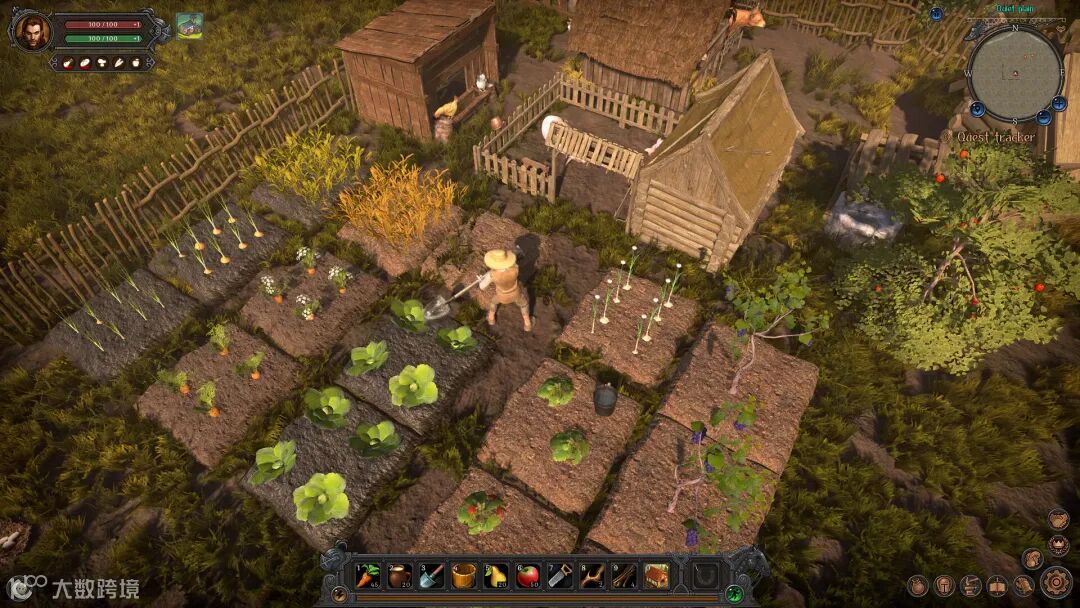Select the clay jug hotbar slot
1080x608 pixels.
(400, 576)
